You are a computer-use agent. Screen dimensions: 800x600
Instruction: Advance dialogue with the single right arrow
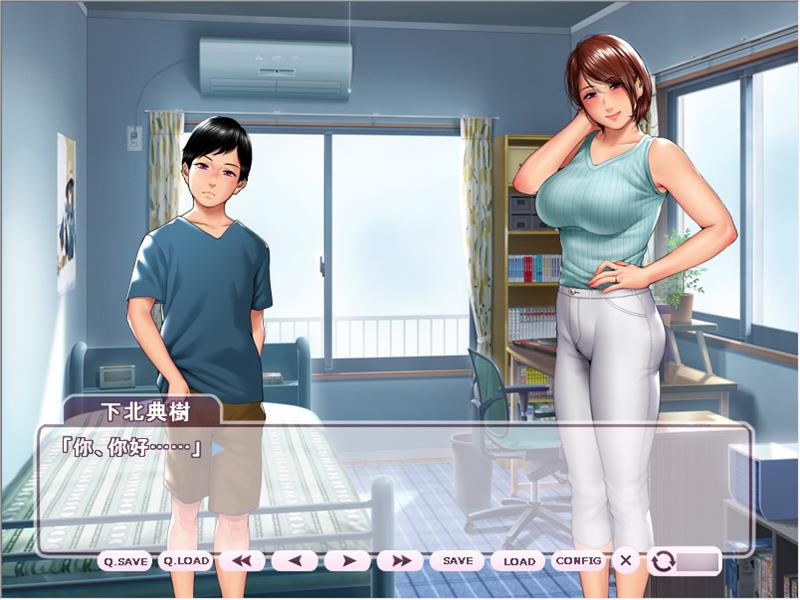tap(347, 561)
